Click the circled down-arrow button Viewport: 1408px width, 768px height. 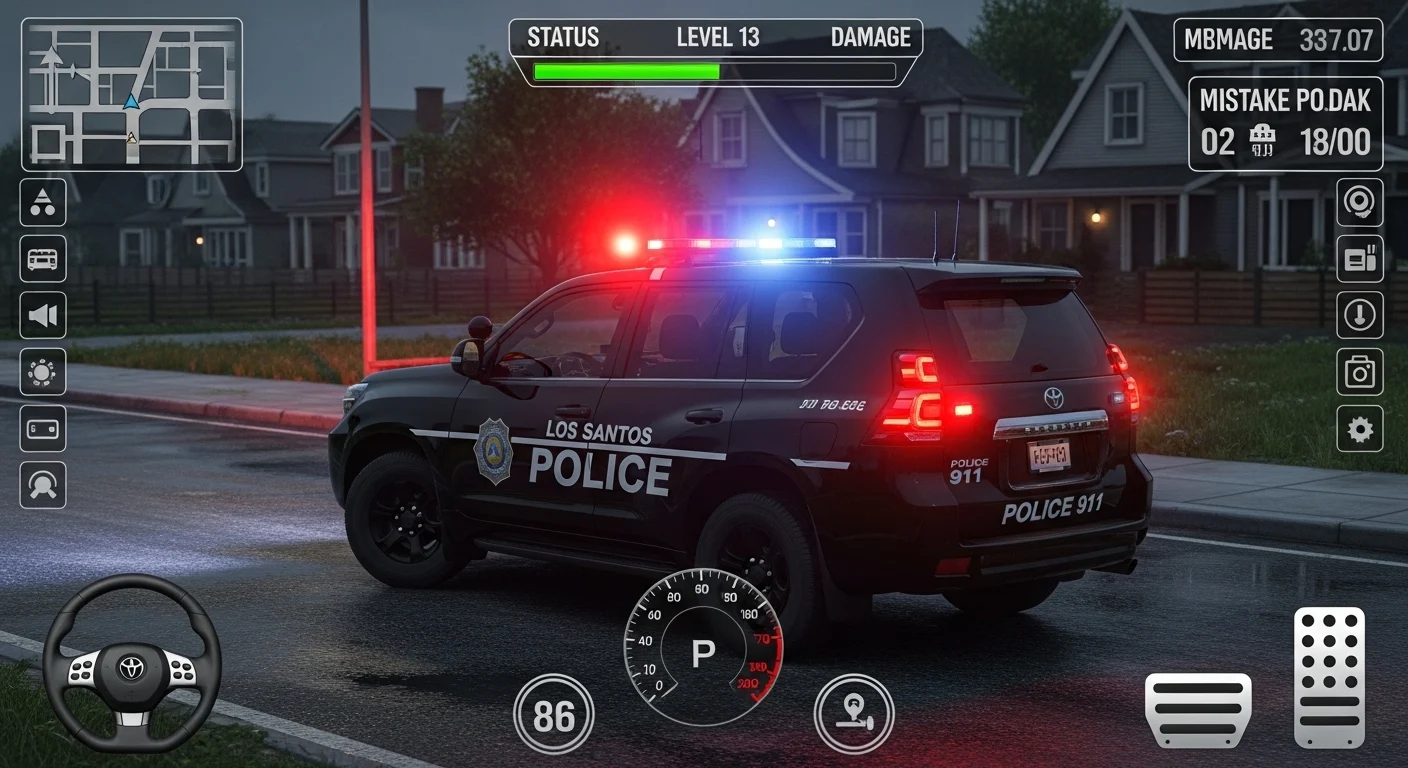coord(1360,316)
